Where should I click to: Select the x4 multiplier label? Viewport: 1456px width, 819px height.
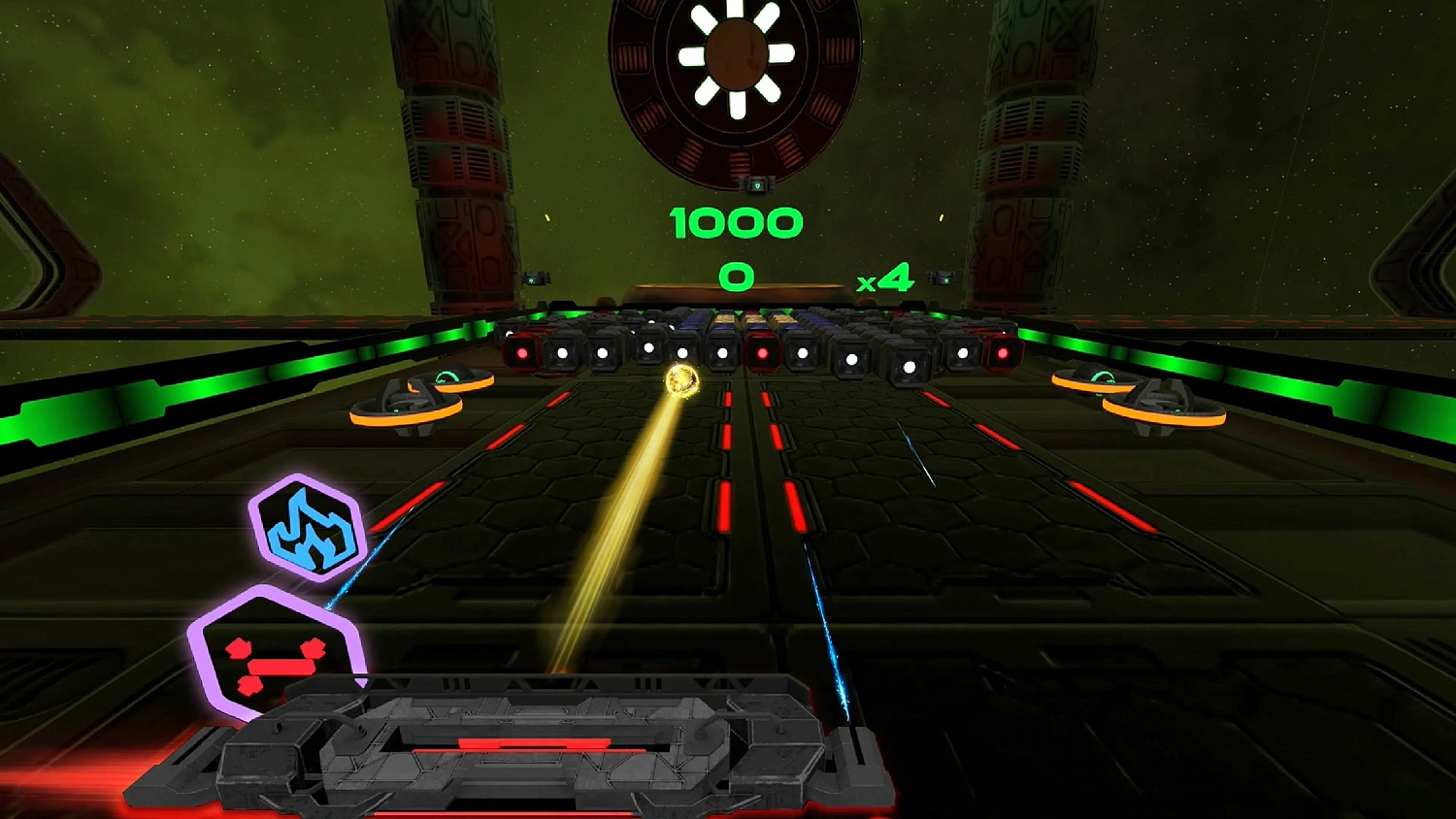coord(885,278)
